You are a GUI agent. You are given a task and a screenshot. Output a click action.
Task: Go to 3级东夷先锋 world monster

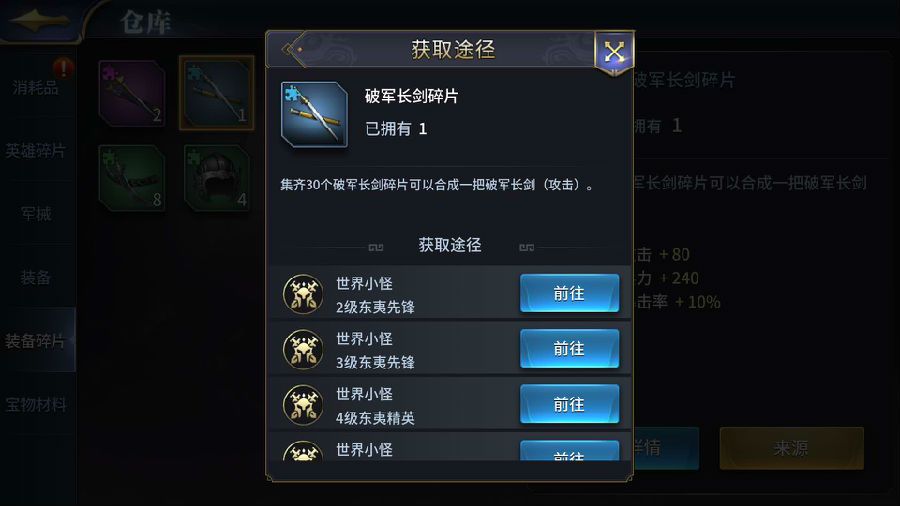coord(569,348)
